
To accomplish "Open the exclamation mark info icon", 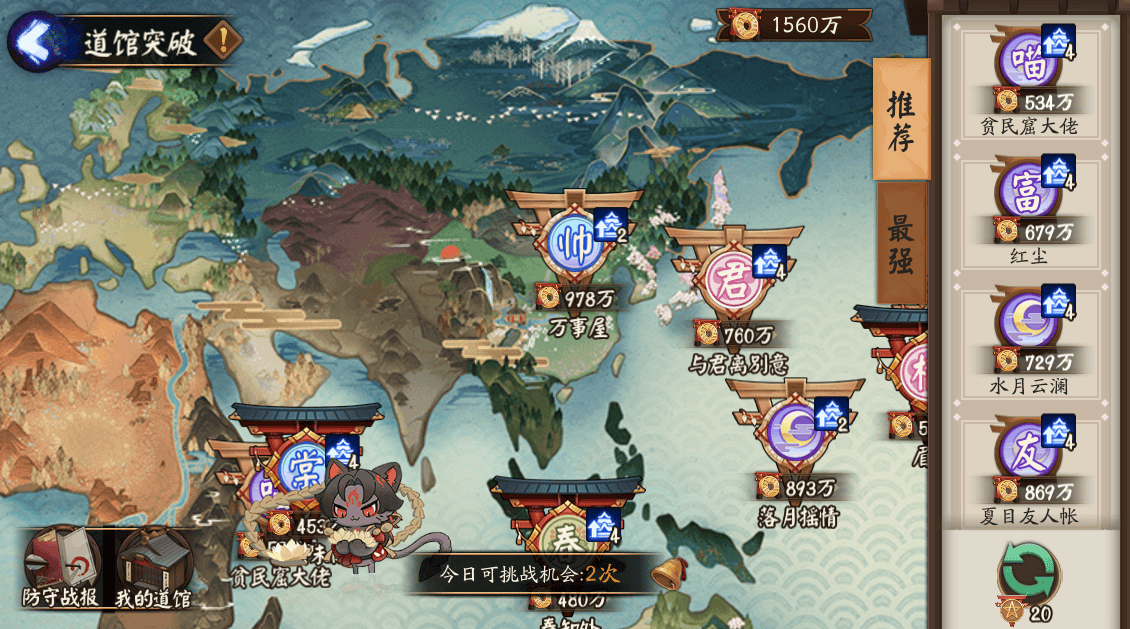I will pyautogui.click(x=222, y=42).
